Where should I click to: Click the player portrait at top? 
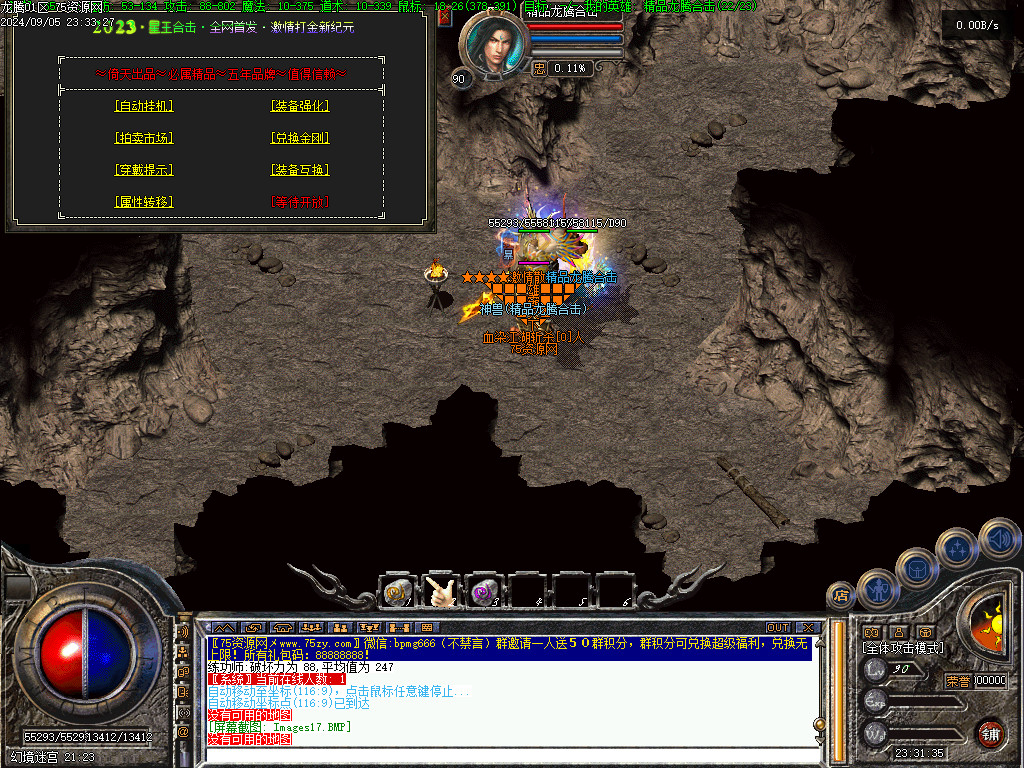(492, 45)
